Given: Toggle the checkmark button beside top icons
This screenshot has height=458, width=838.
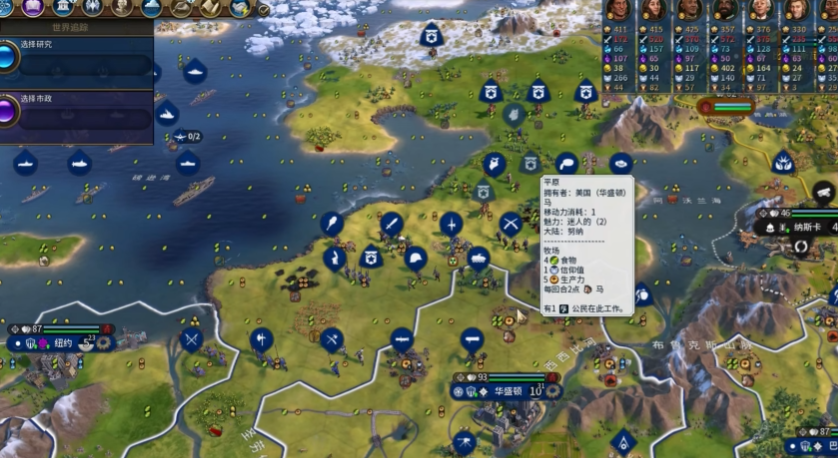Looking at the screenshot, I should [x=264, y=9].
